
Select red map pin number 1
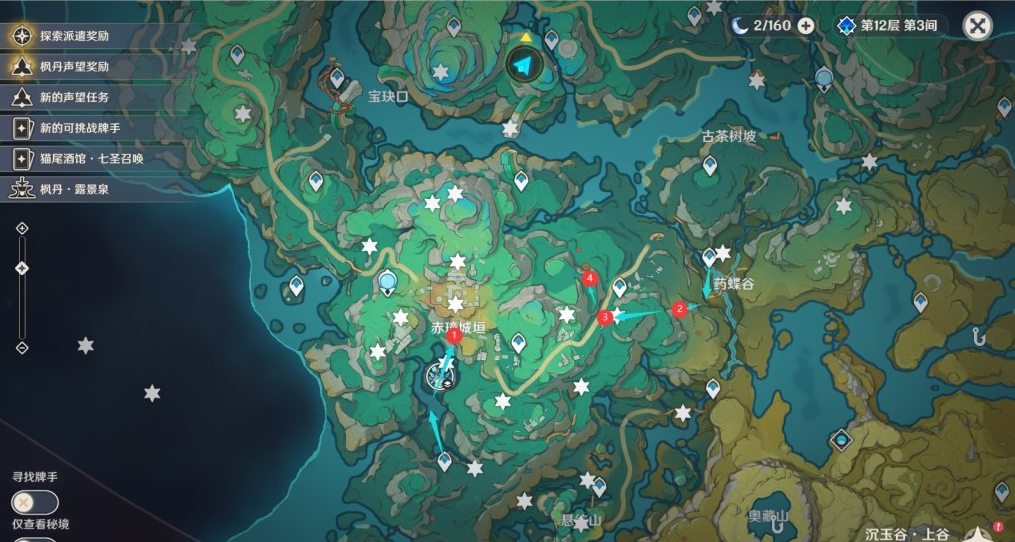[454, 337]
